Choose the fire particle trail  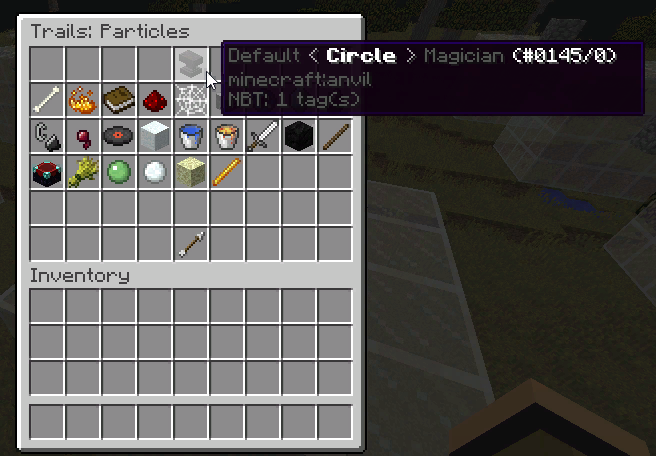82,100
